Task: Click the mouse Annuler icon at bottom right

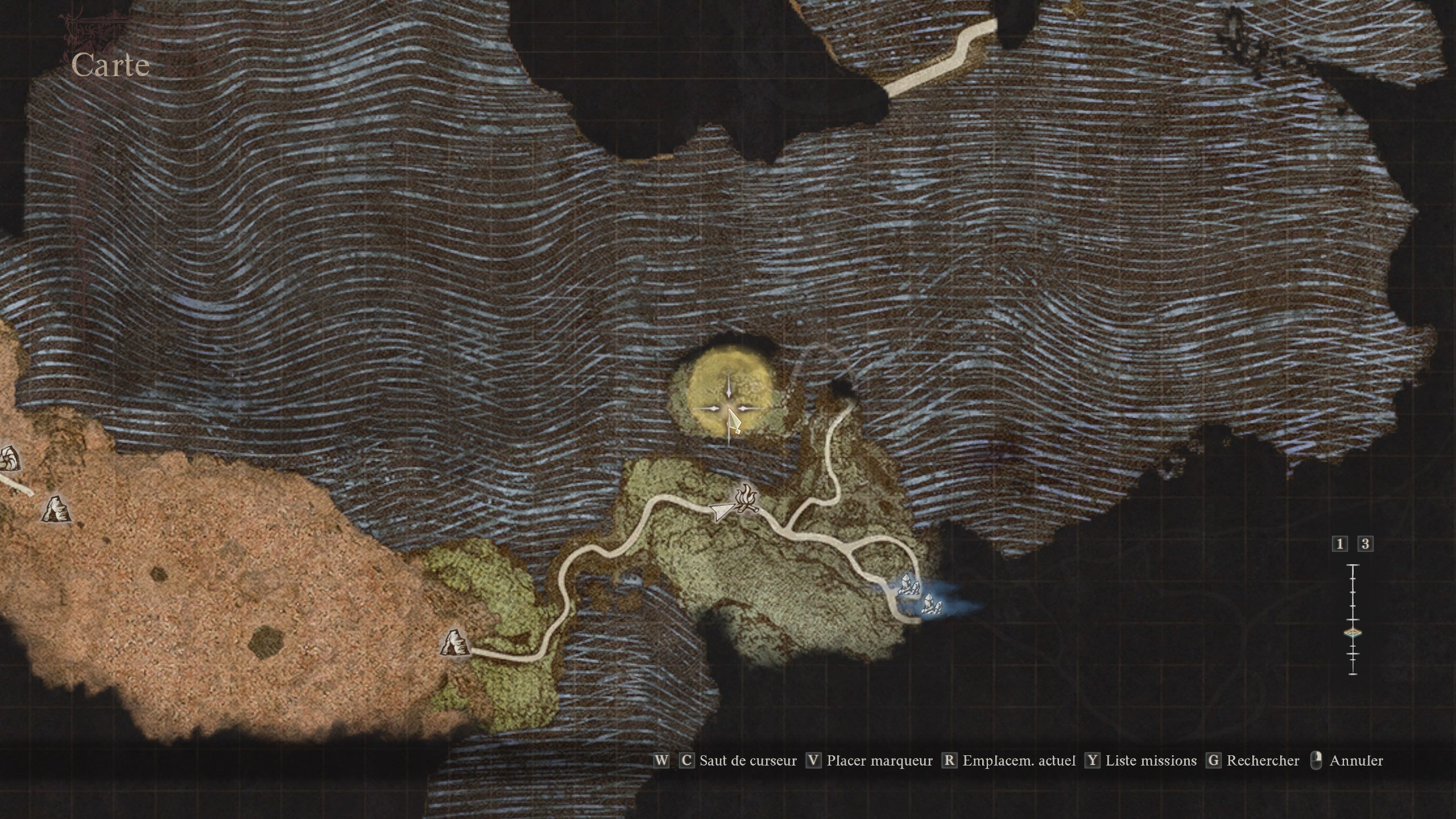Action: [x=1315, y=760]
